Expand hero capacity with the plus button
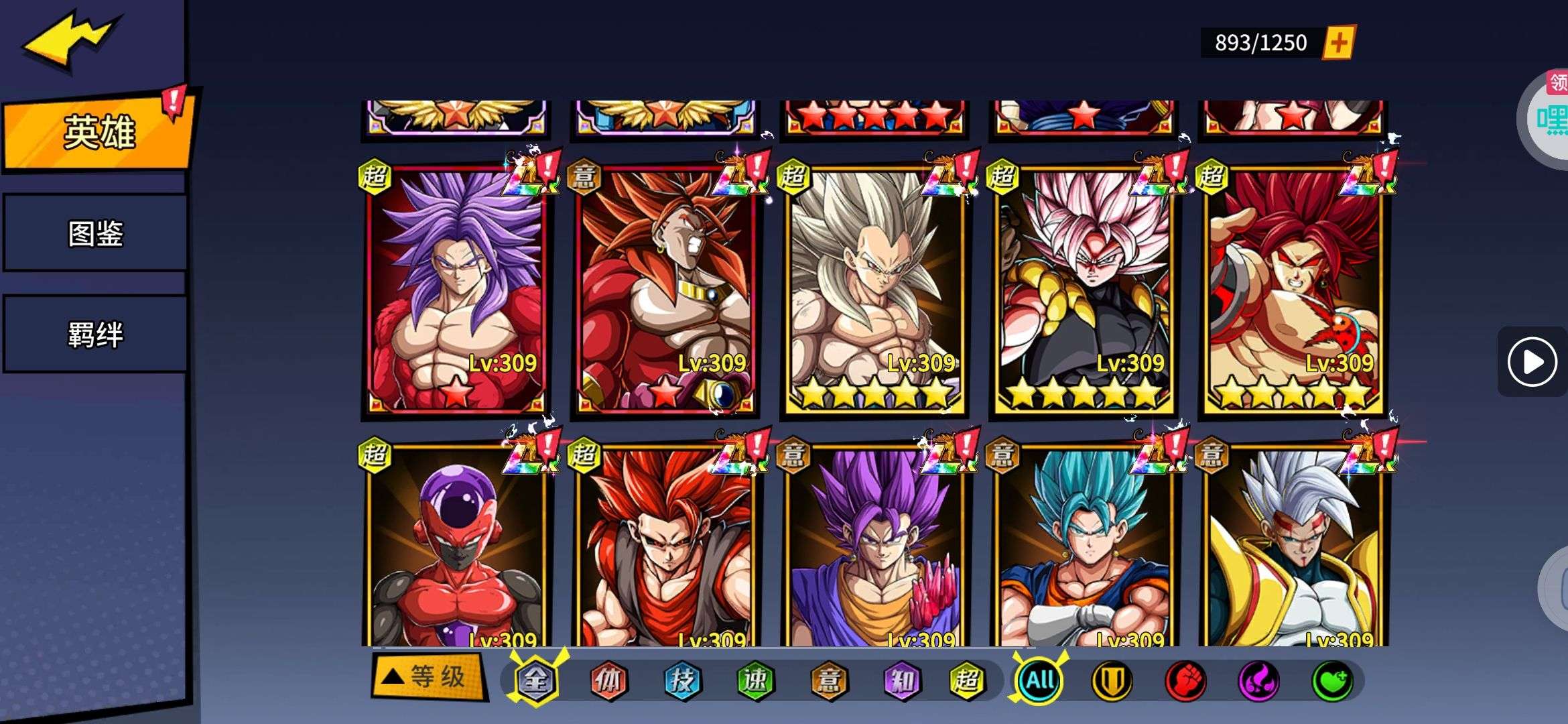Viewport: 1568px width, 724px height. [1338, 43]
